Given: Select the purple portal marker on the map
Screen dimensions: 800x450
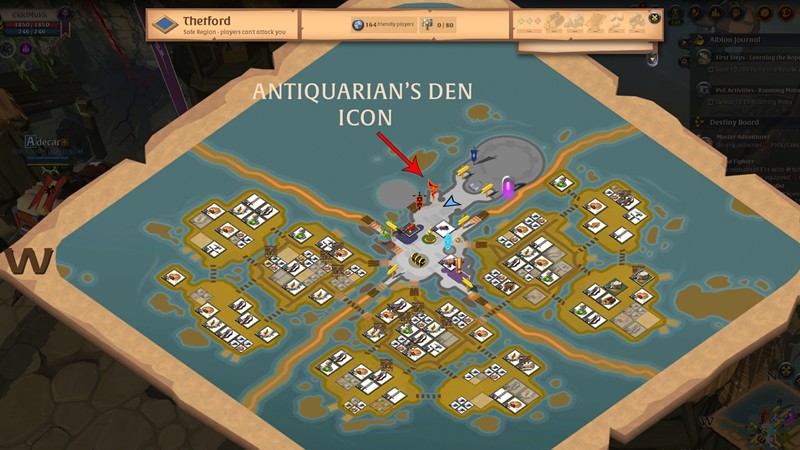Looking at the screenshot, I should pos(508,187).
